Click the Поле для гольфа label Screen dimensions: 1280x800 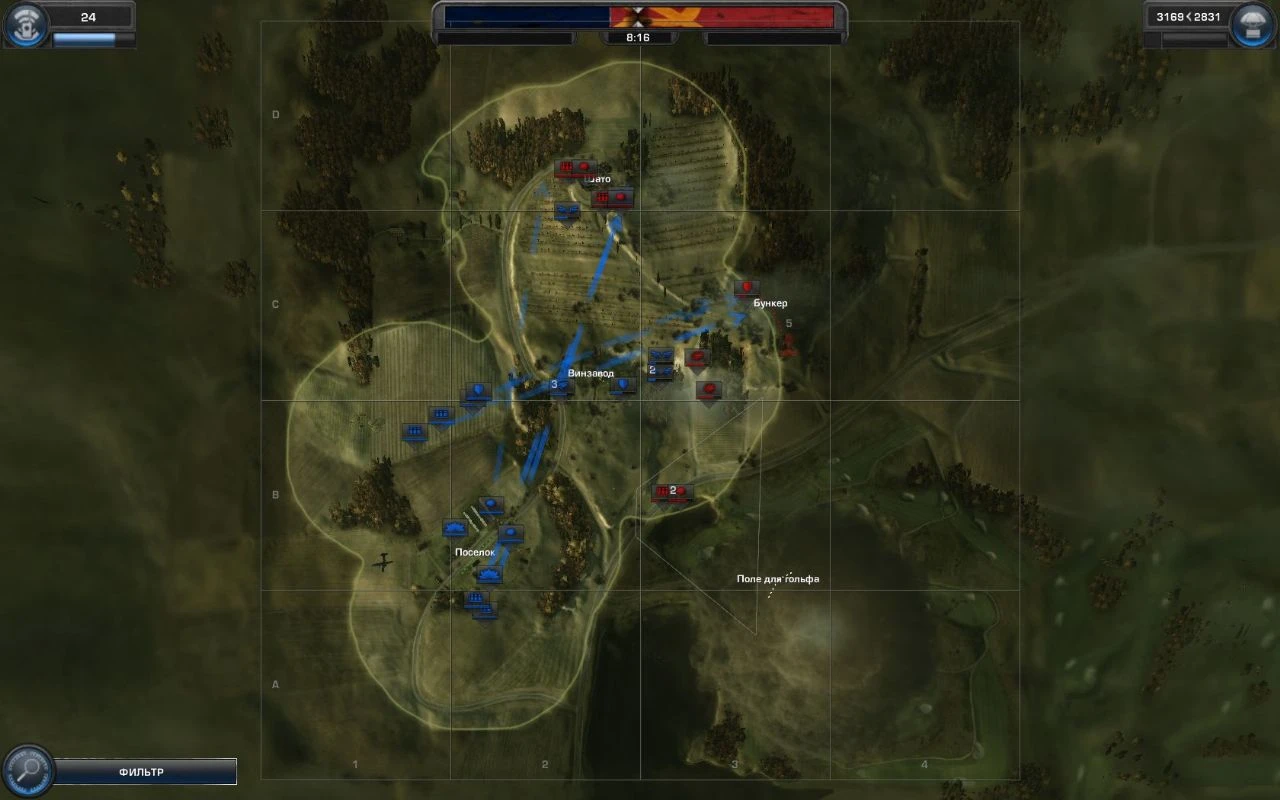780,577
